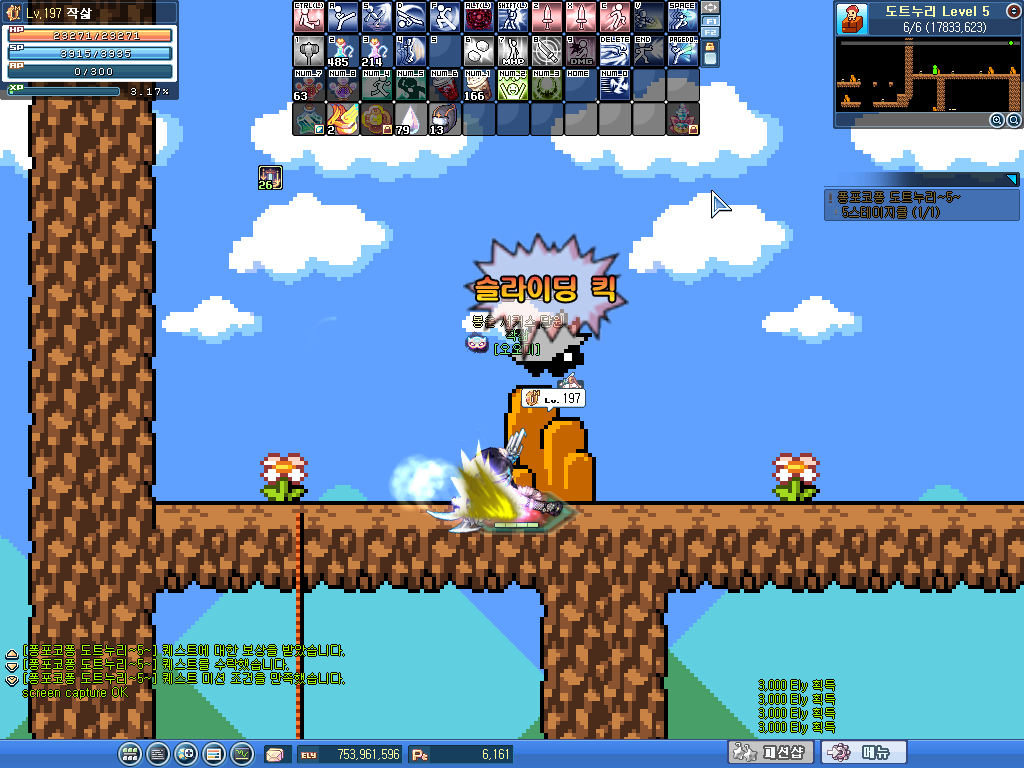The height and width of the screenshot is (768, 1024).
Task: Activate the DMG buff skill icon
Action: click(x=581, y=51)
